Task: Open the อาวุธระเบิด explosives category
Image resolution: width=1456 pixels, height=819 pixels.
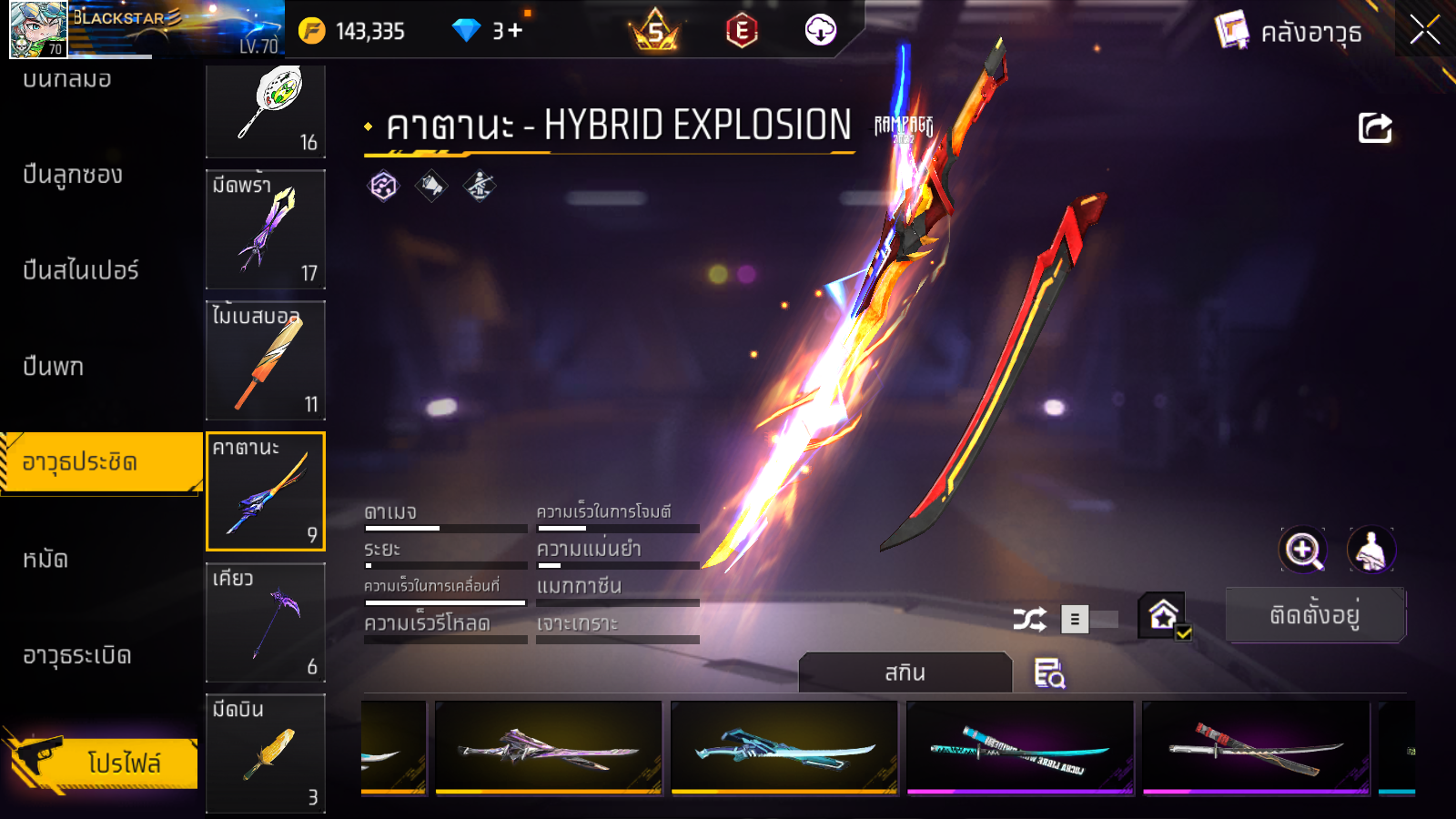Action: (77, 655)
